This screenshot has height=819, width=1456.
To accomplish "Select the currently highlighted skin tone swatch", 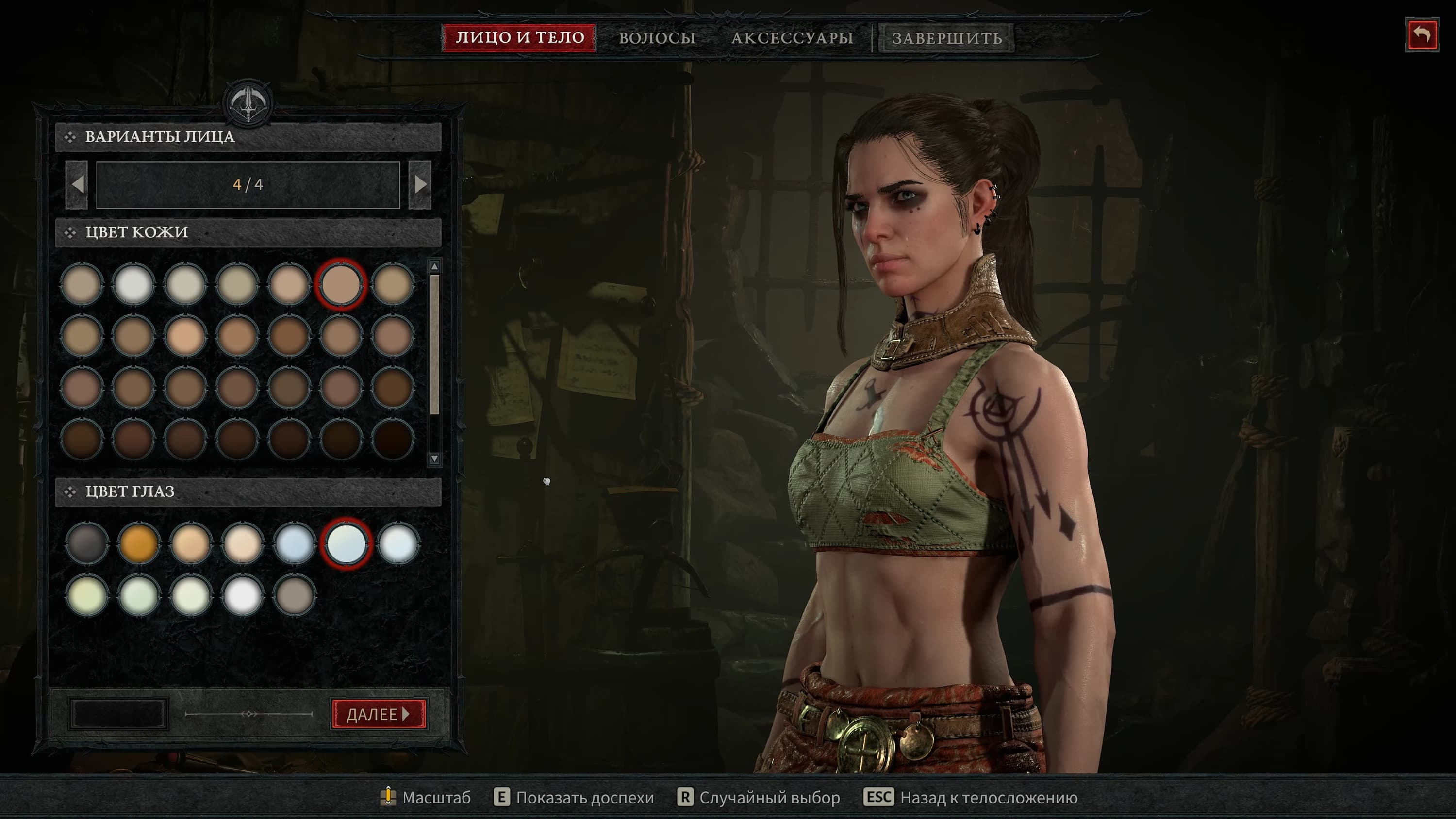I will [341, 284].
